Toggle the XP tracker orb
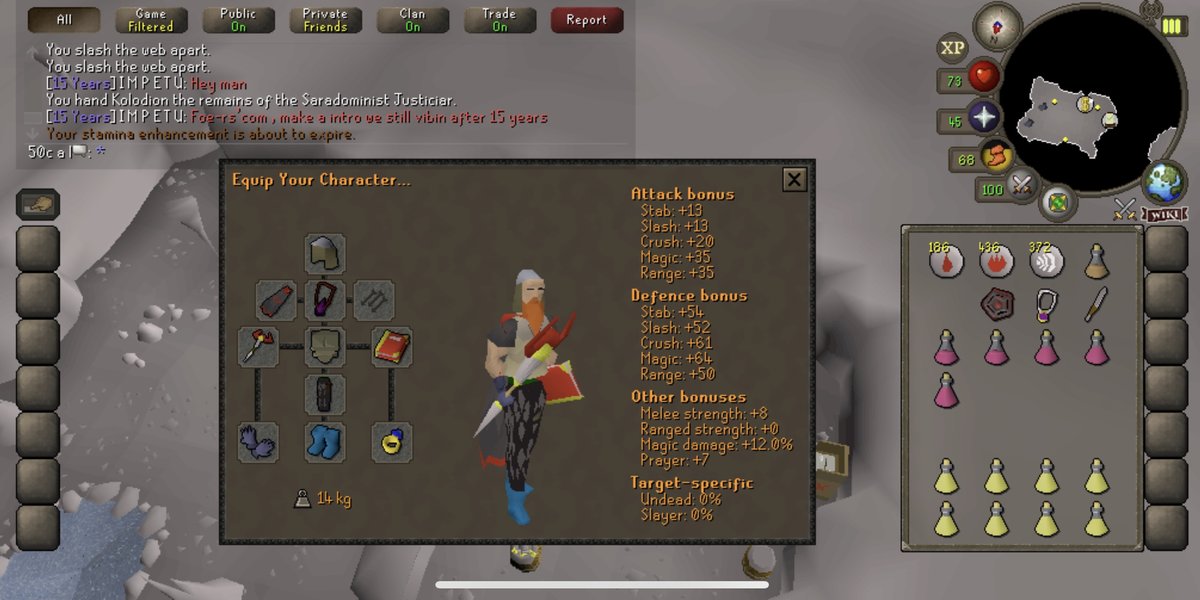 tap(952, 47)
